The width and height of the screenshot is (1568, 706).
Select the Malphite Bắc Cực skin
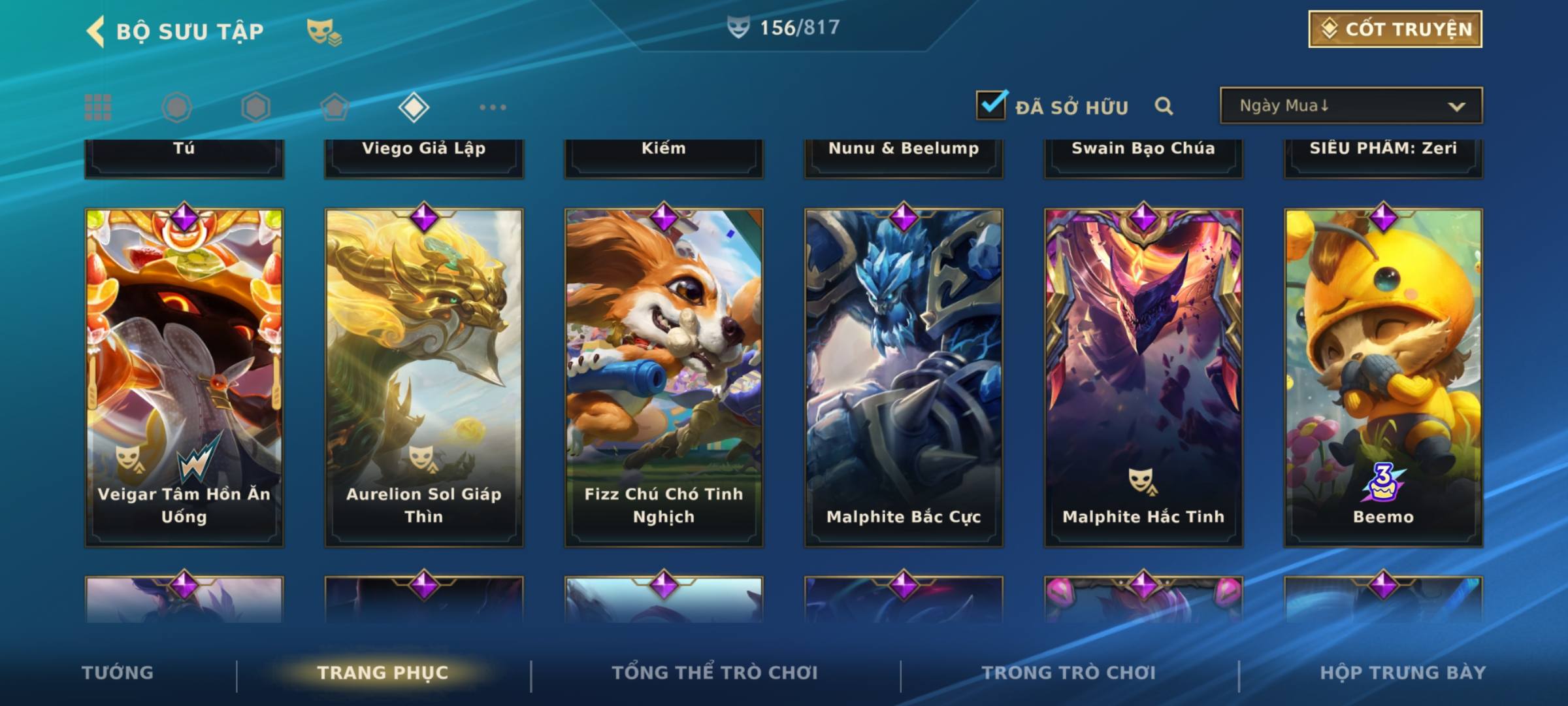pyautogui.click(x=904, y=377)
